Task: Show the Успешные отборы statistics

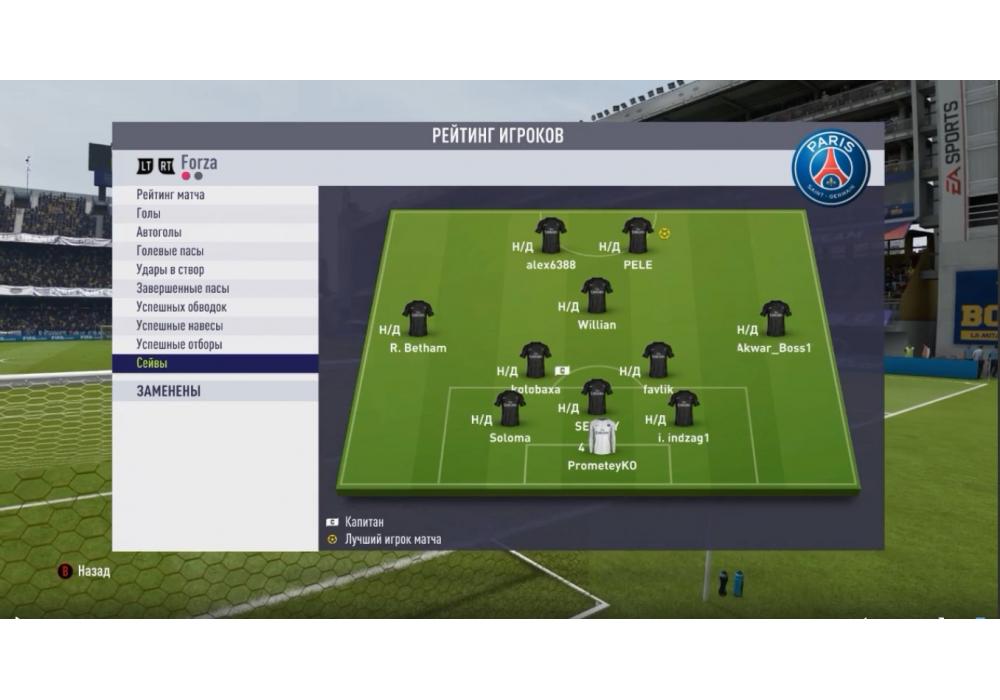Action: (x=216, y=345)
